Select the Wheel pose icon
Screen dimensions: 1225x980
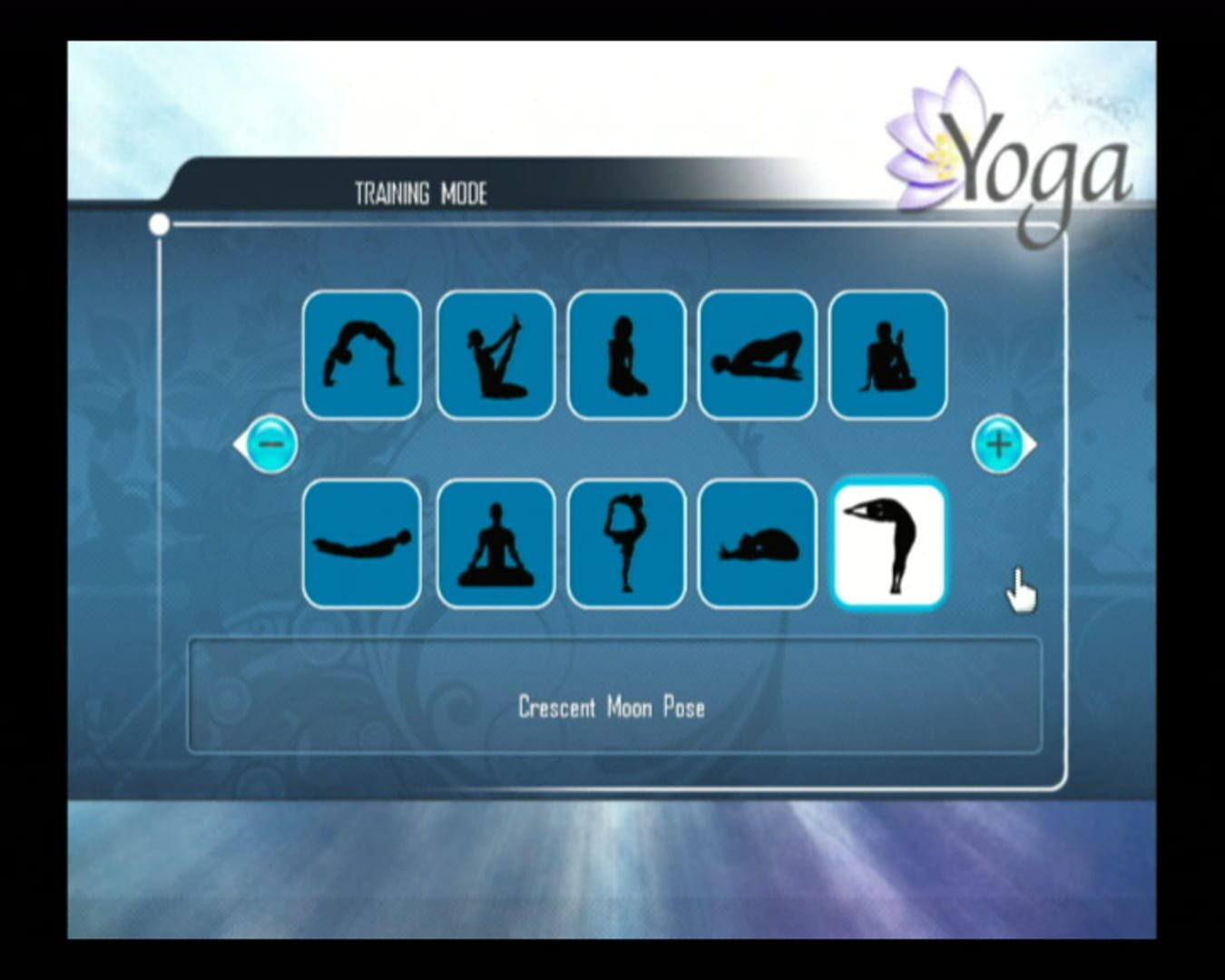coord(361,356)
